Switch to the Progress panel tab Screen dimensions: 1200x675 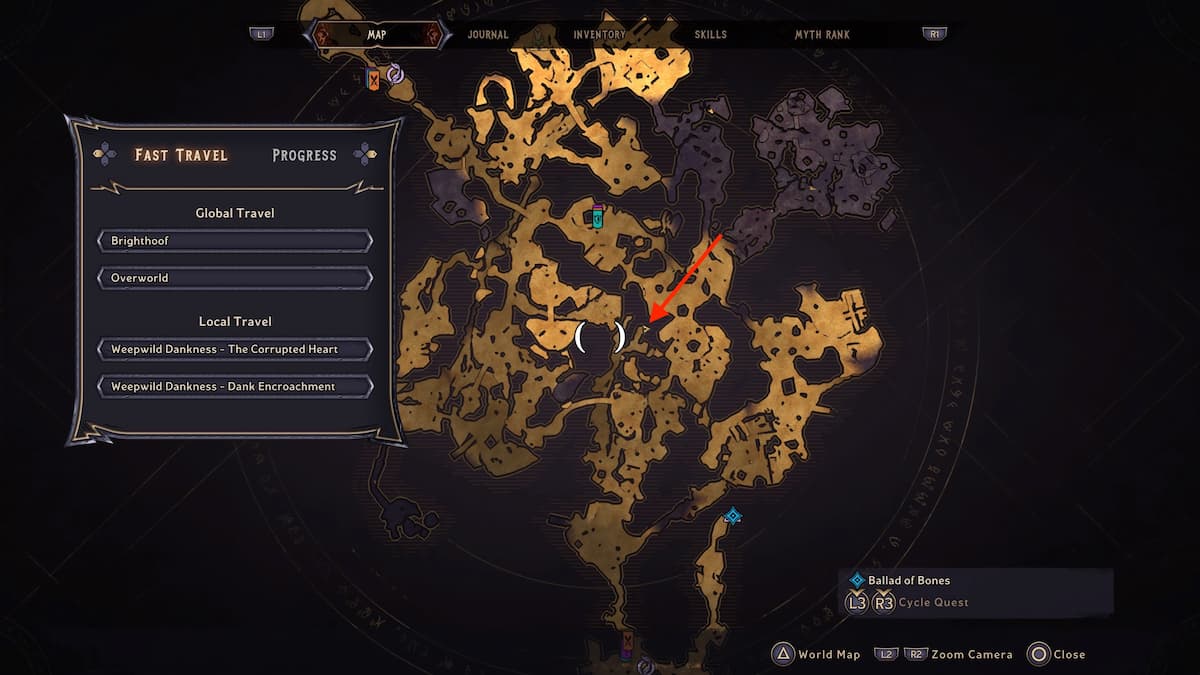(304, 155)
